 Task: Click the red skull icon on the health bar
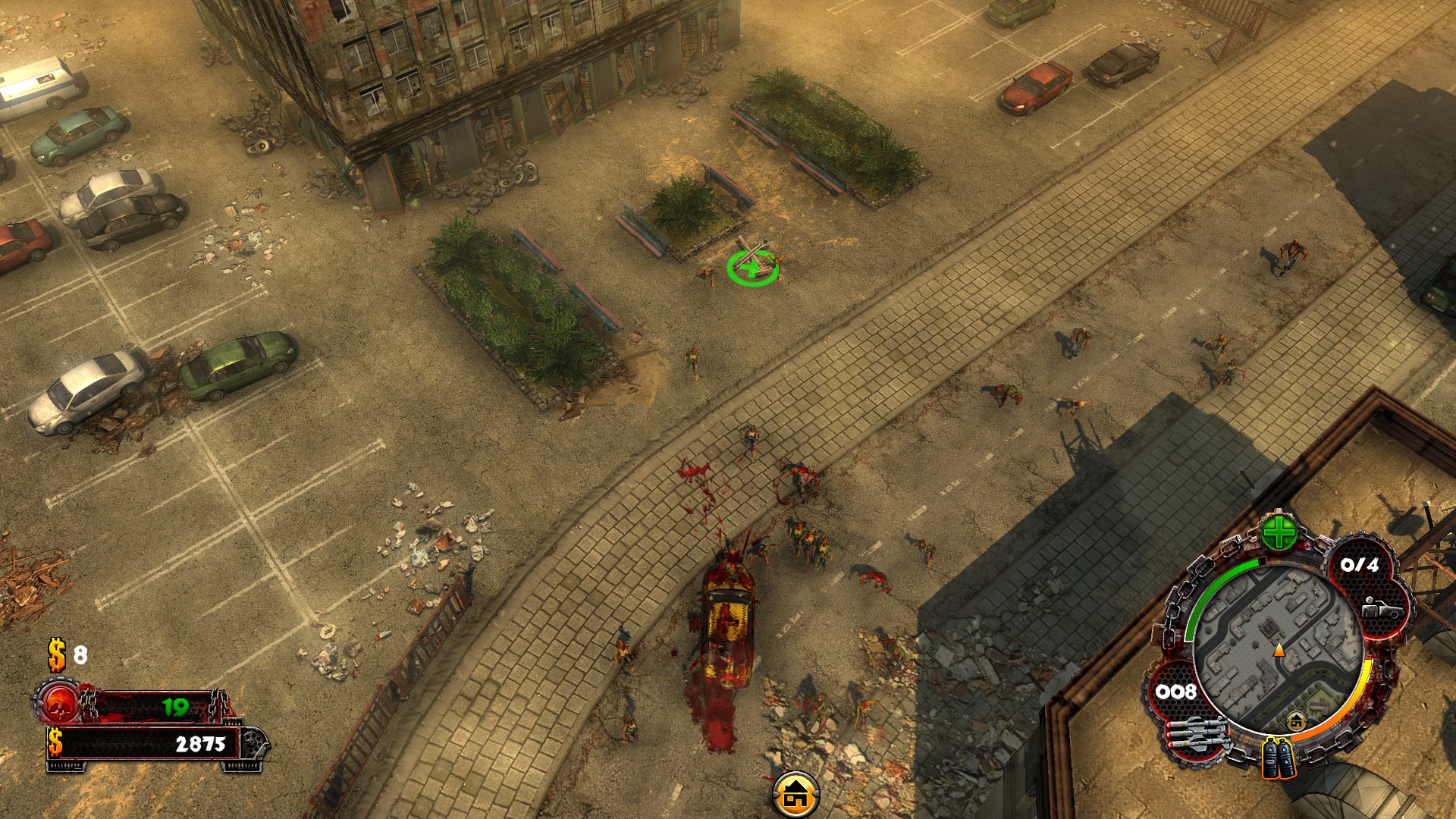coord(59,704)
